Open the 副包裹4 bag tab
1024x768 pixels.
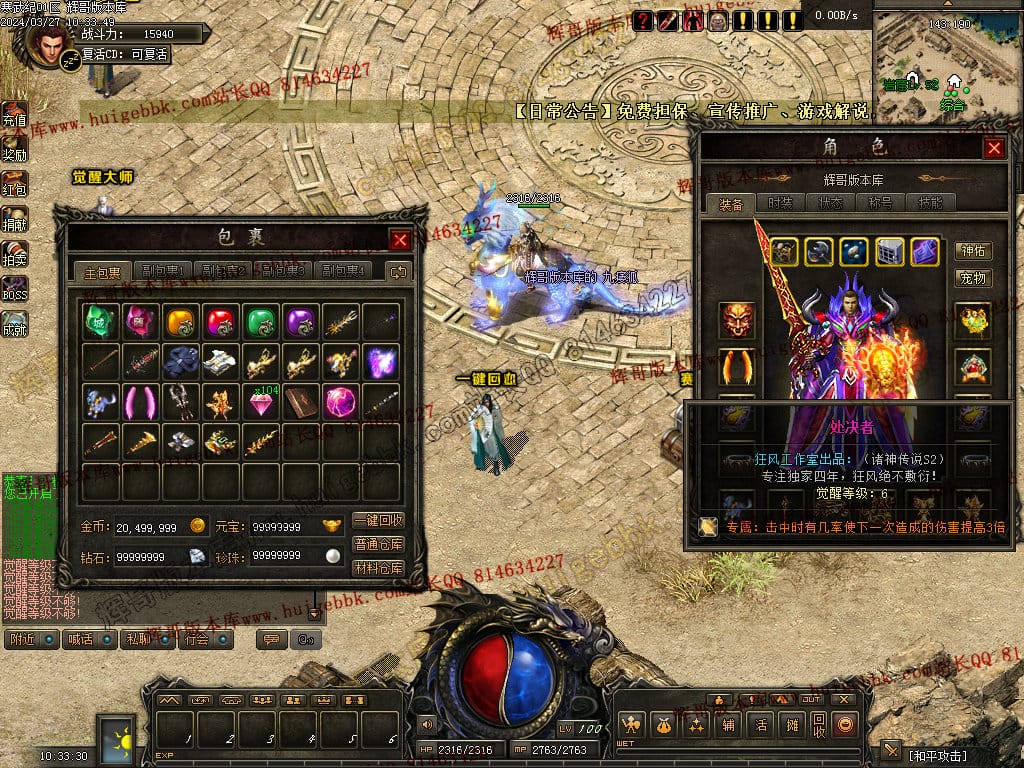click(342, 271)
